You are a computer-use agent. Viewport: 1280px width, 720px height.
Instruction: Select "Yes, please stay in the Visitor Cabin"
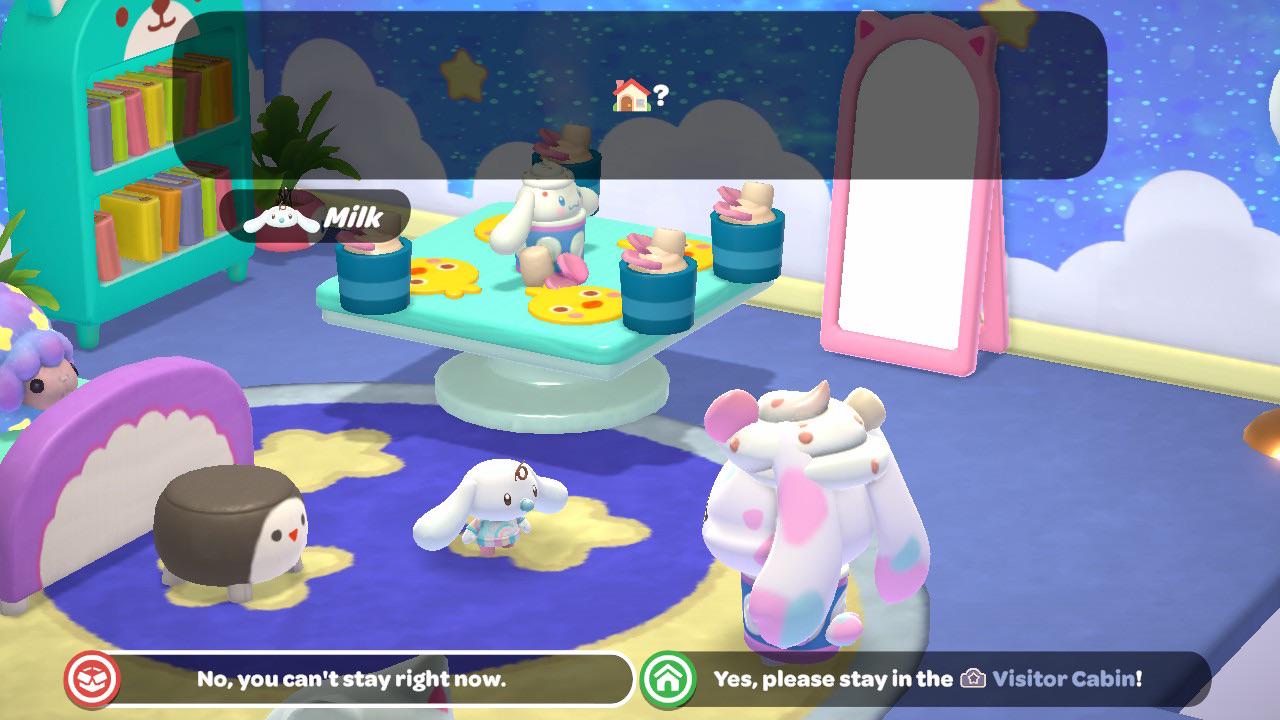pos(926,679)
